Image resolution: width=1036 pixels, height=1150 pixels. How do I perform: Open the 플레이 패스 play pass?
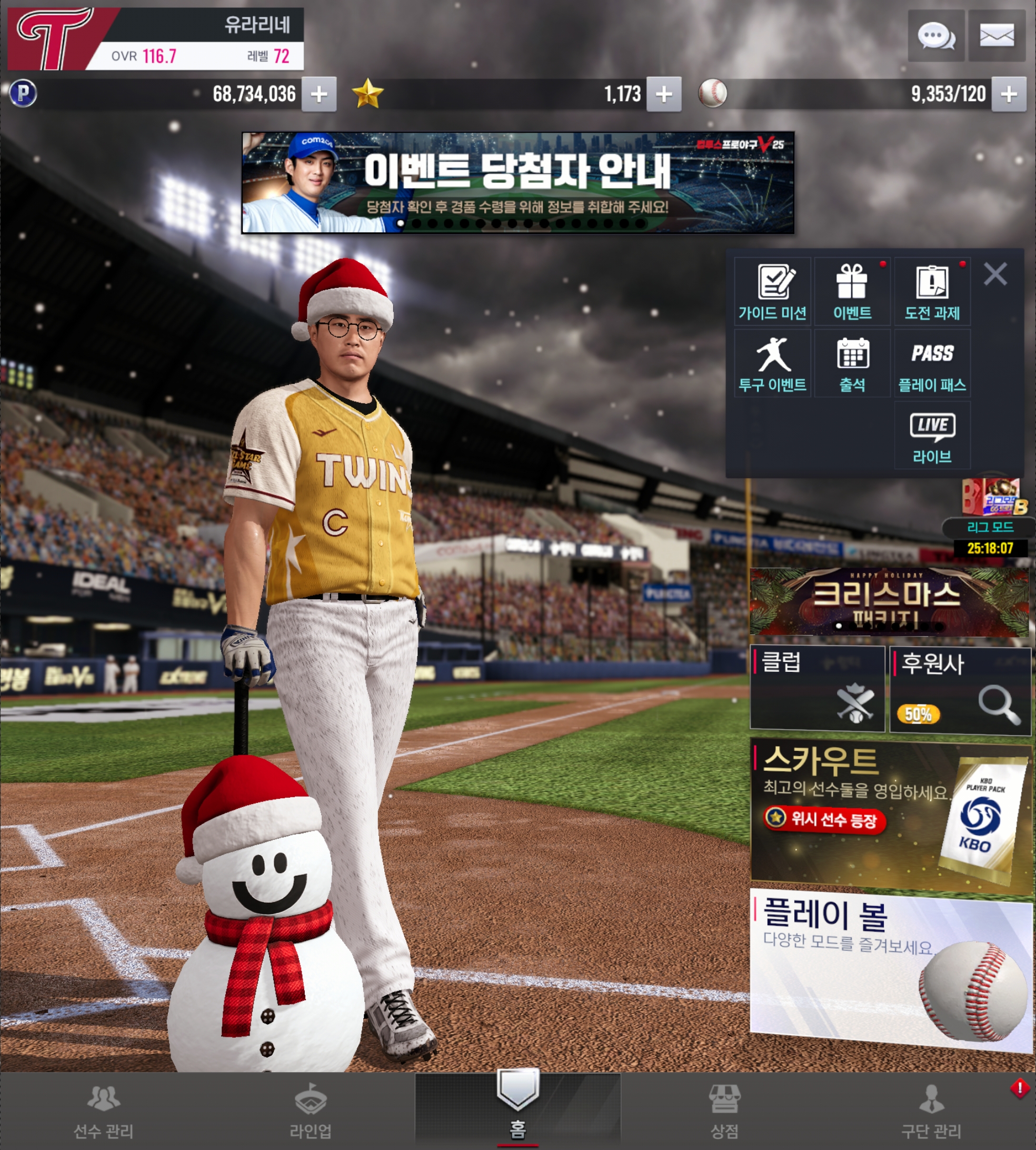tap(932, 364)
